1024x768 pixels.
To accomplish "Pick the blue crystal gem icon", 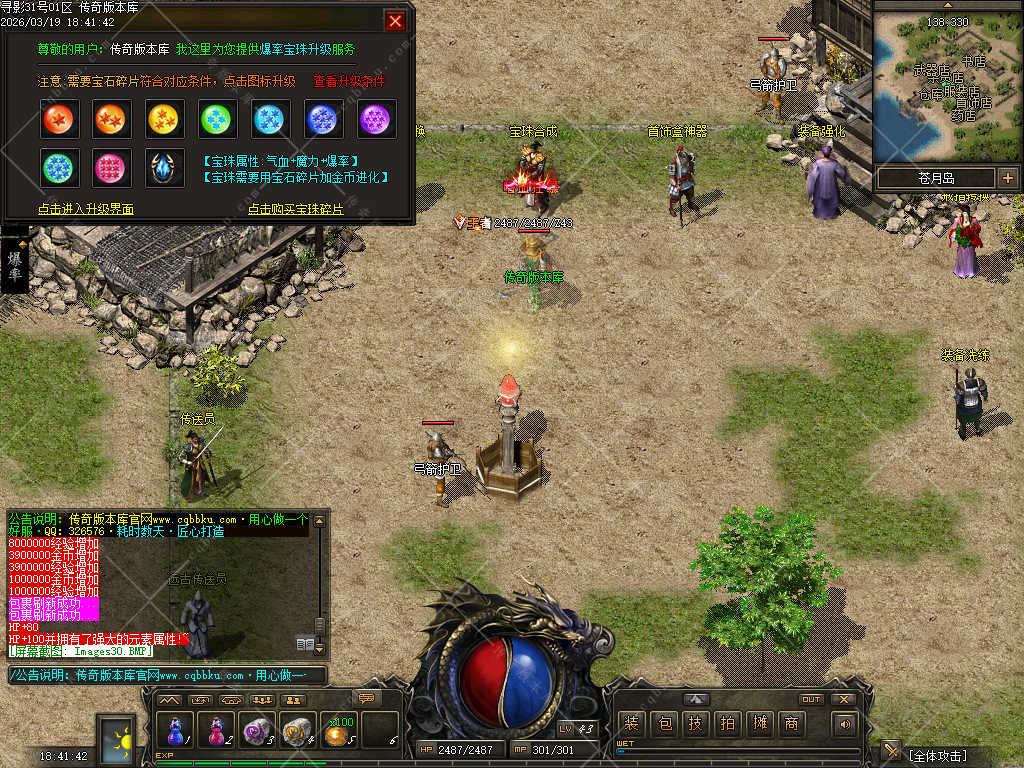I will pos(165,169).
